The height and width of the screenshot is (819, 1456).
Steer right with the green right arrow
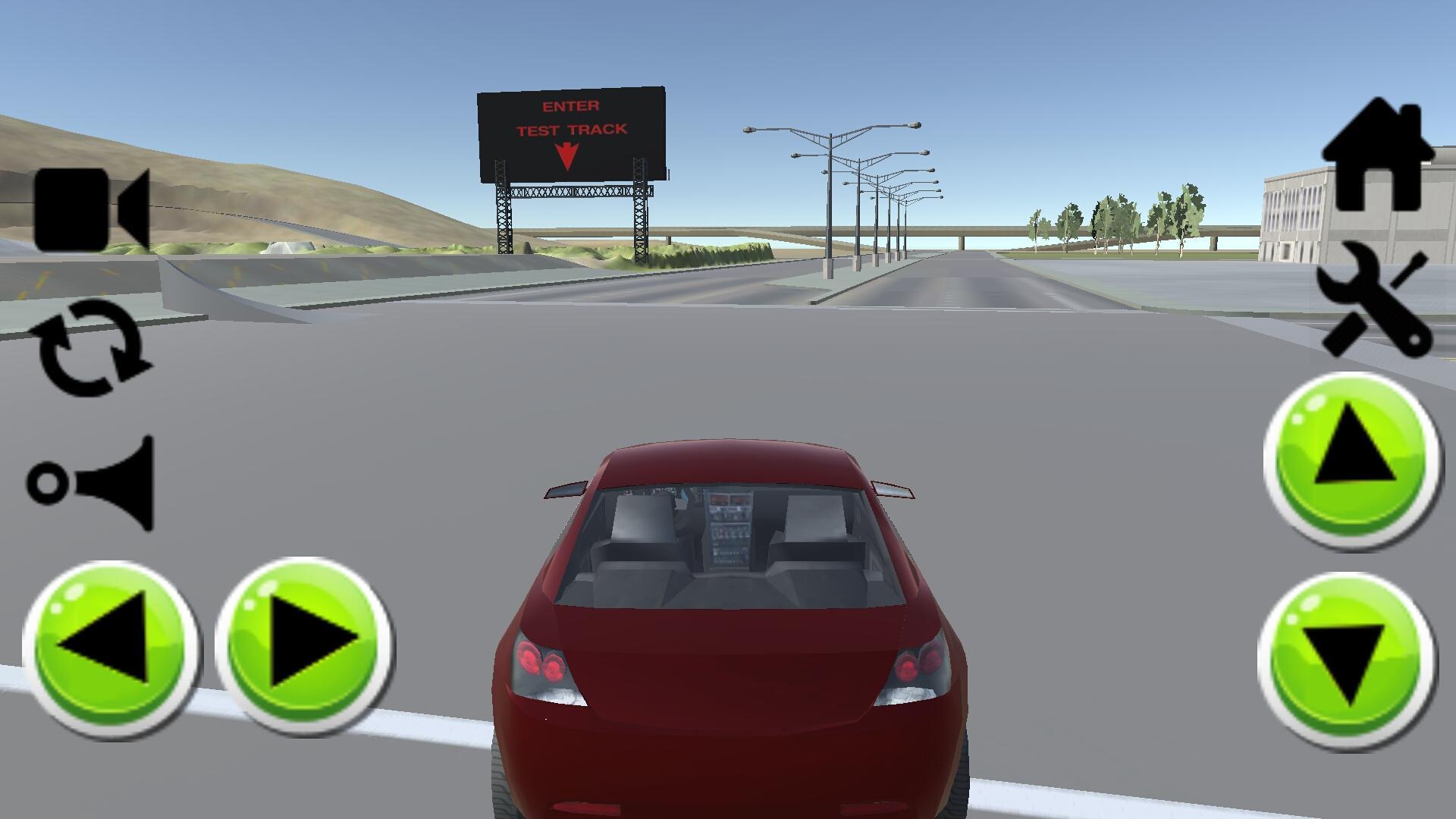pos(304,647)
